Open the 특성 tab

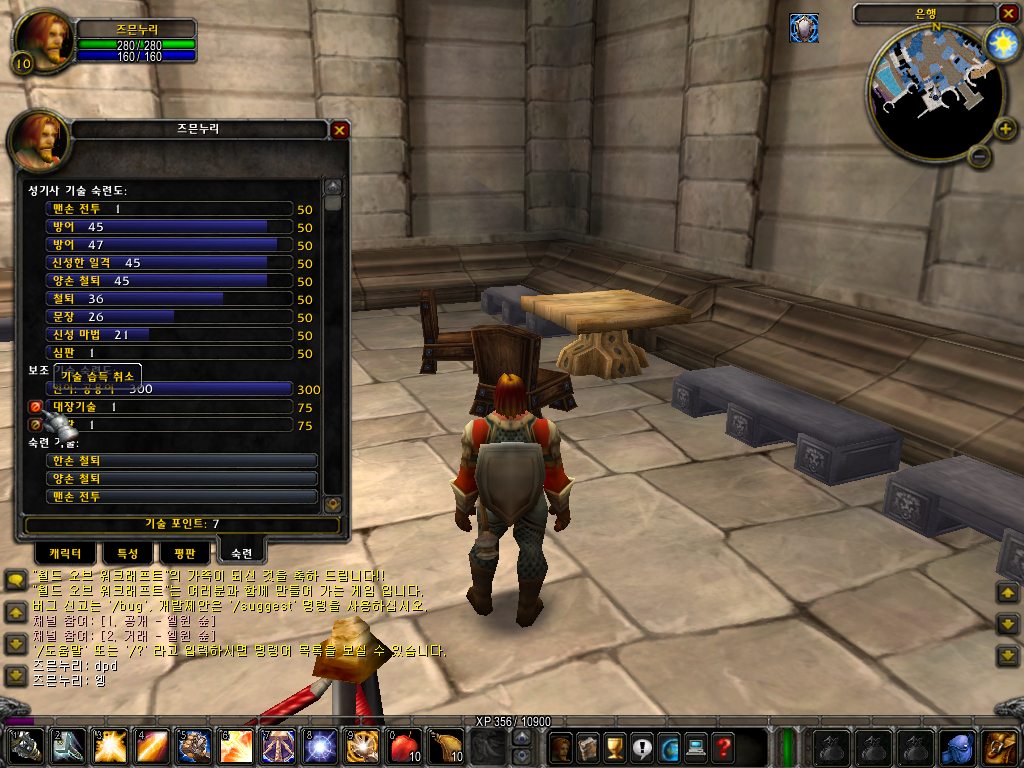coord(127,553)
